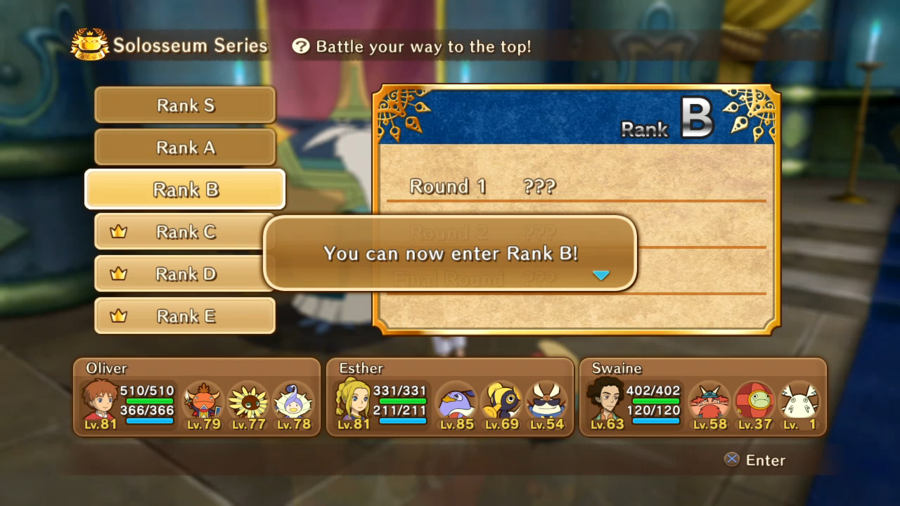Select Swaine's character portrait

click(605, 400)
